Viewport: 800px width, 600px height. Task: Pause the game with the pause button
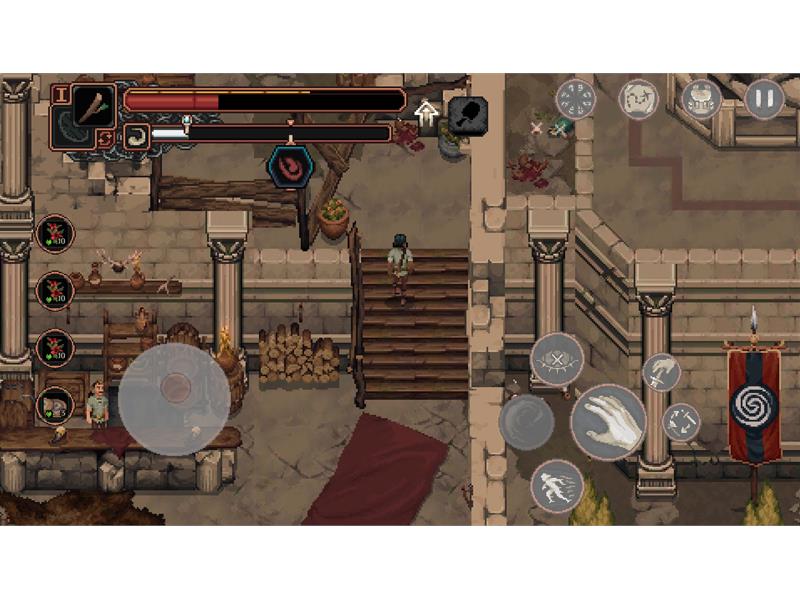(764, 99)
